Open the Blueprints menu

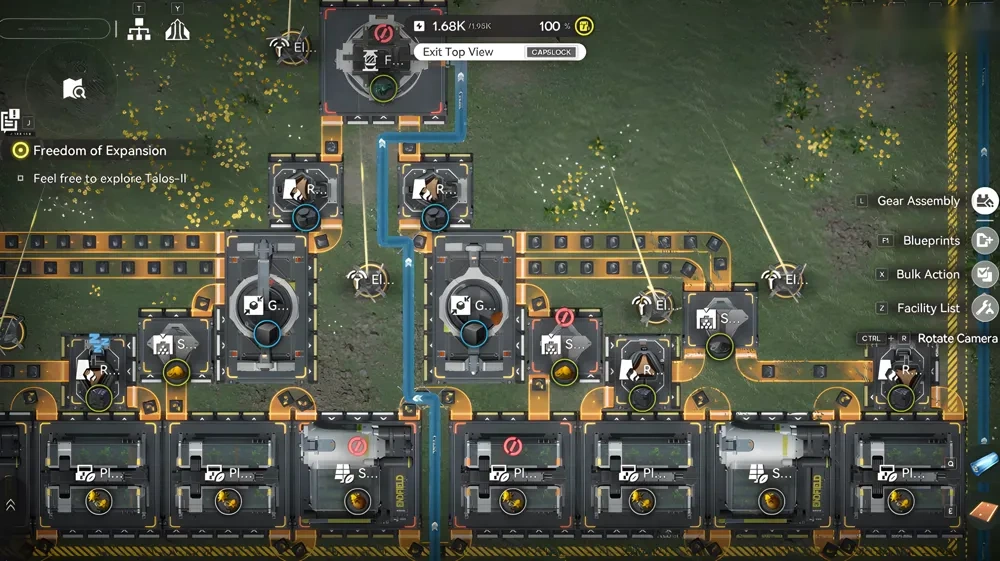pos(984,240)
